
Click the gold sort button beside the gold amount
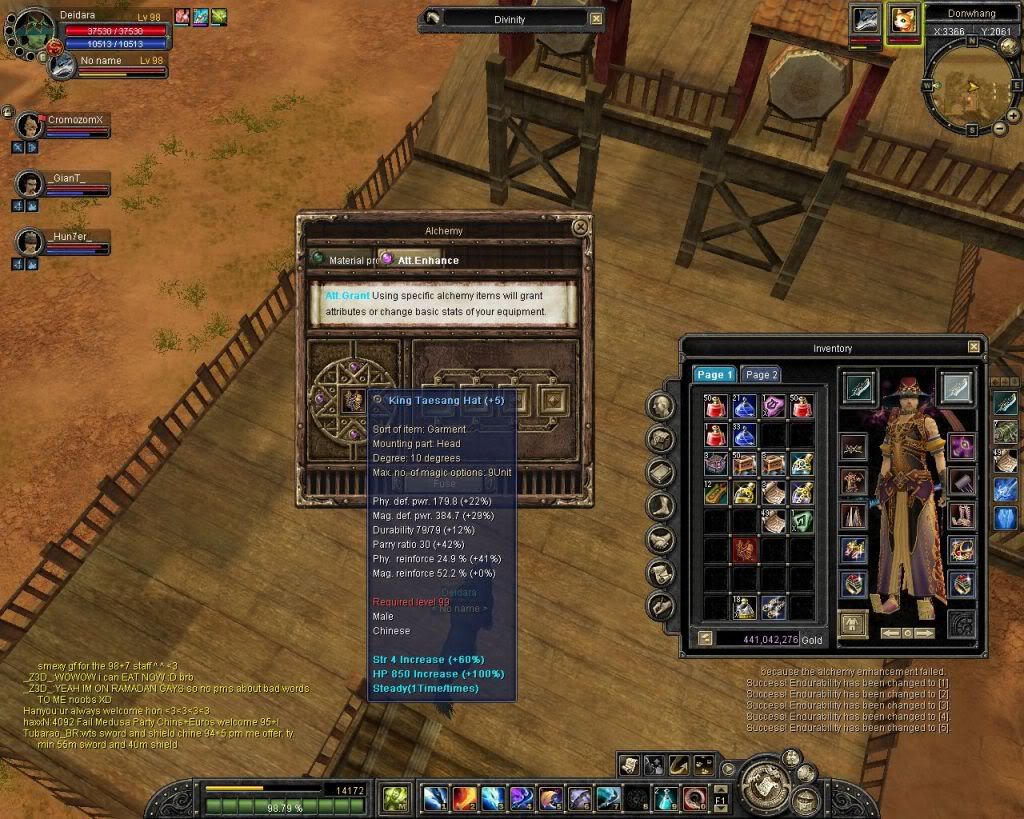click(x=704, y=637)
